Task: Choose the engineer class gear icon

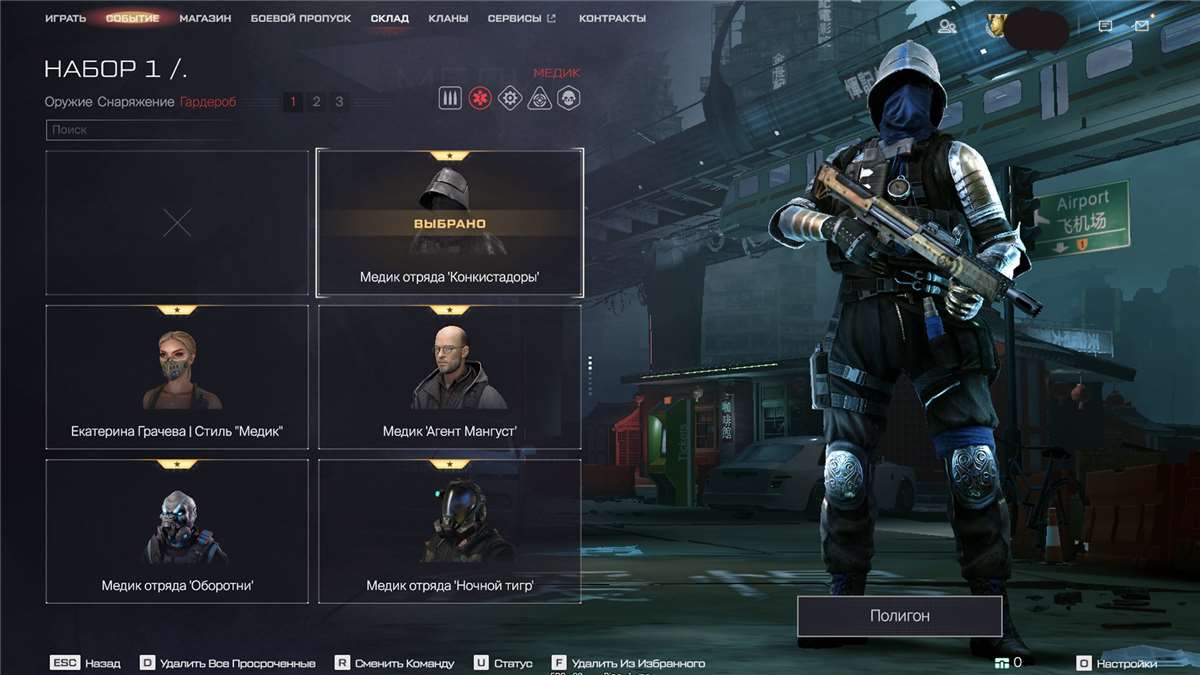Action: (x=509, y=98)
